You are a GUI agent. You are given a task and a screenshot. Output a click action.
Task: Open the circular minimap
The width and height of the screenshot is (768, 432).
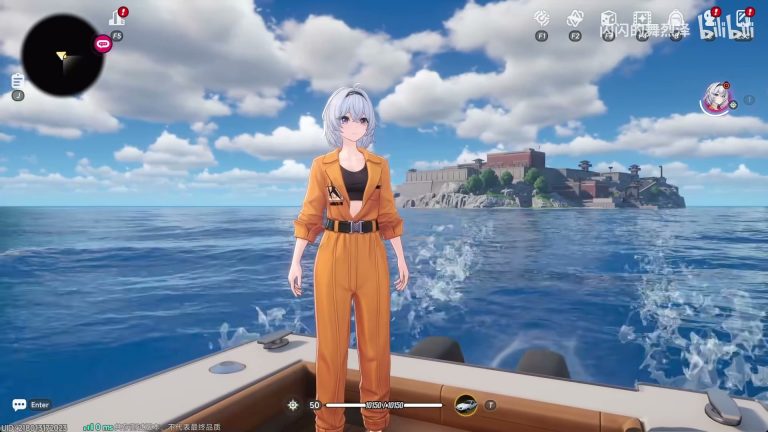[62, 55]
